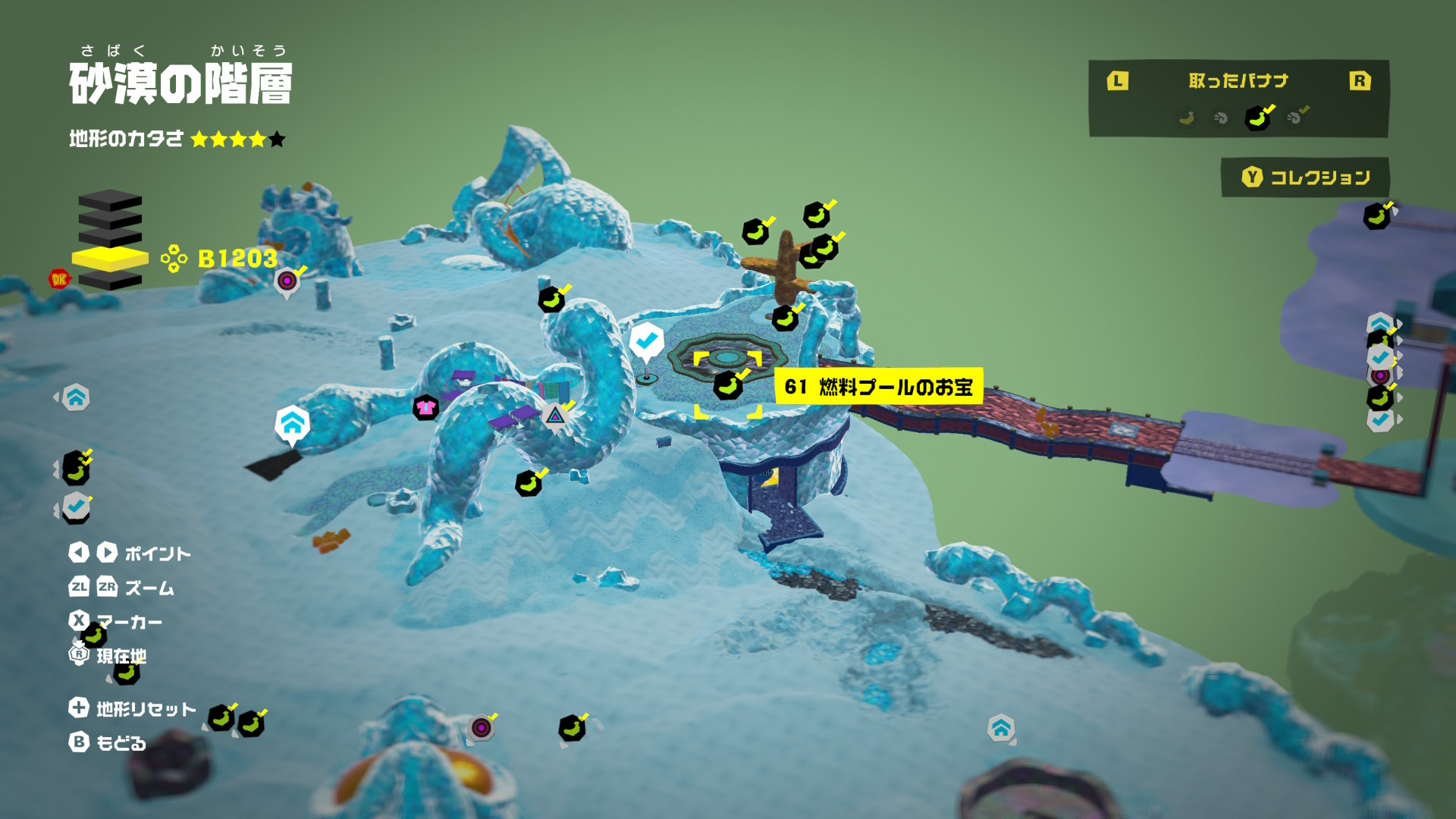Click the pink target marker beside B1203 label
The width and height of the screenshot is (1456, 819).
pyautogui.click(x=287, y=281)
